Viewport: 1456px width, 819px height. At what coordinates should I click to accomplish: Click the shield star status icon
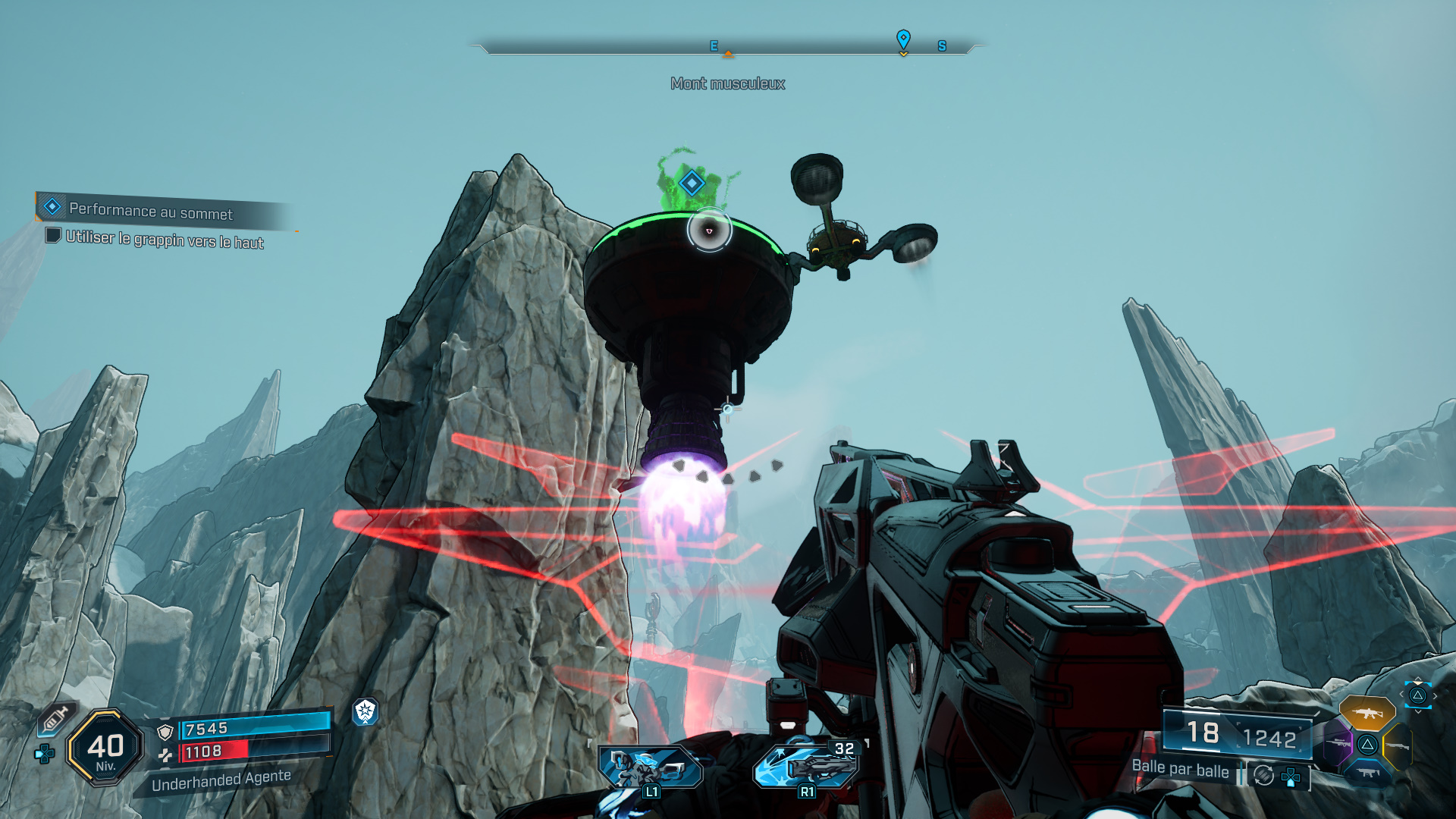click(x=366, y=711)
